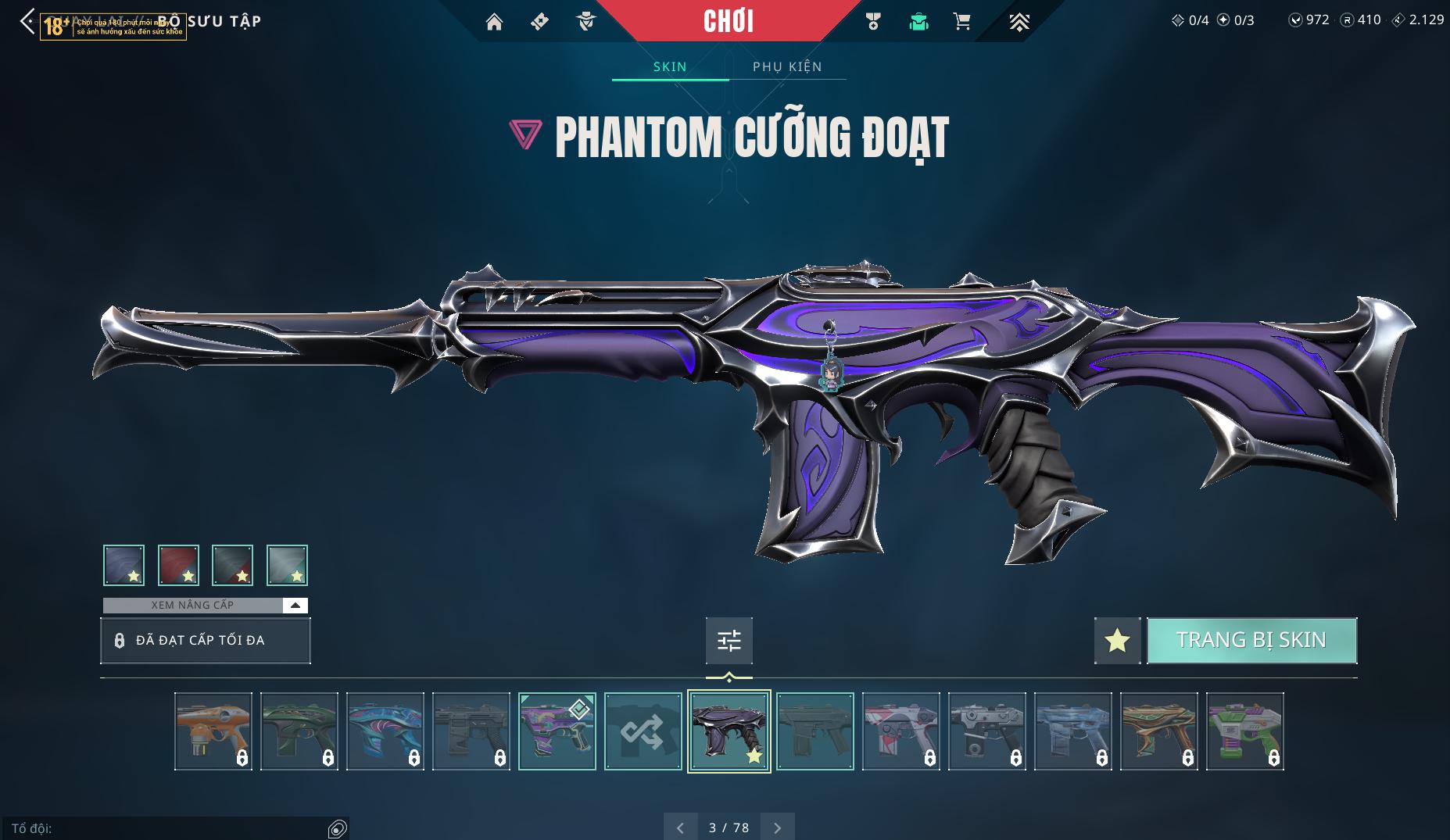
Task: Select the green and purple Phantom thumbnail
Action: (x=1244, y=731)
